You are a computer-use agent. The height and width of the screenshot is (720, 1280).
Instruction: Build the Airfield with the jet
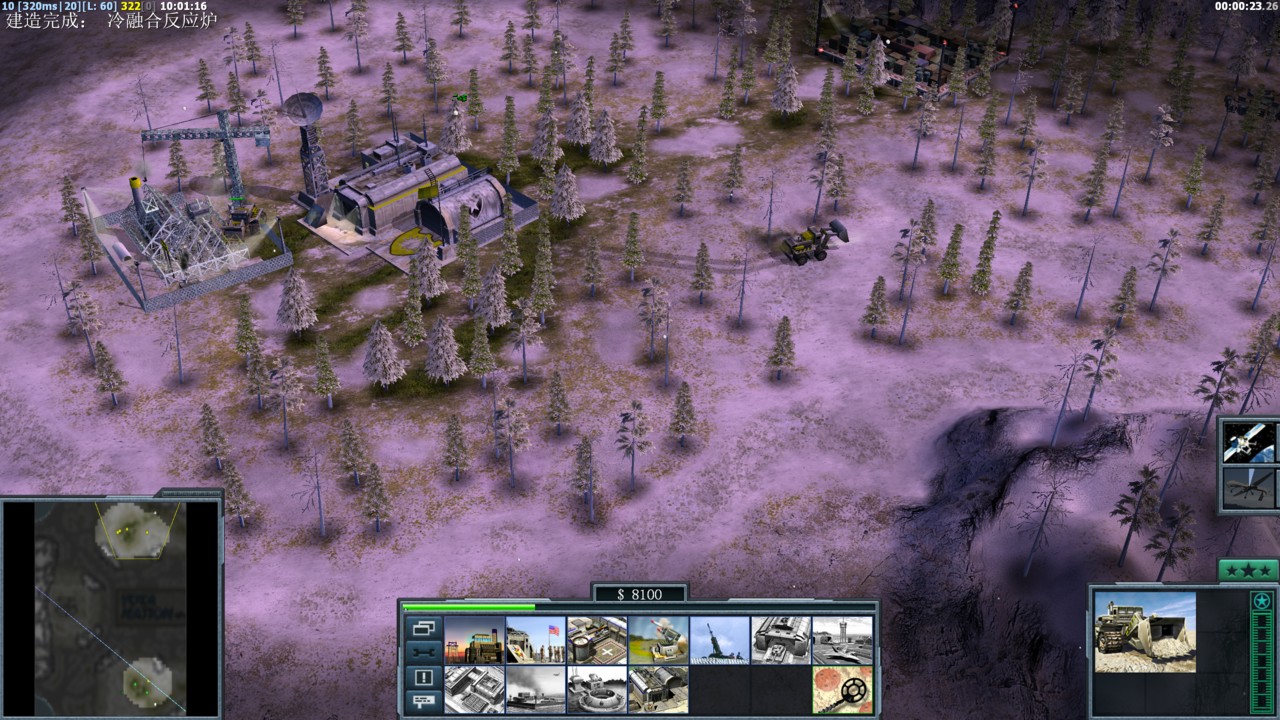[x=842, y=639]
